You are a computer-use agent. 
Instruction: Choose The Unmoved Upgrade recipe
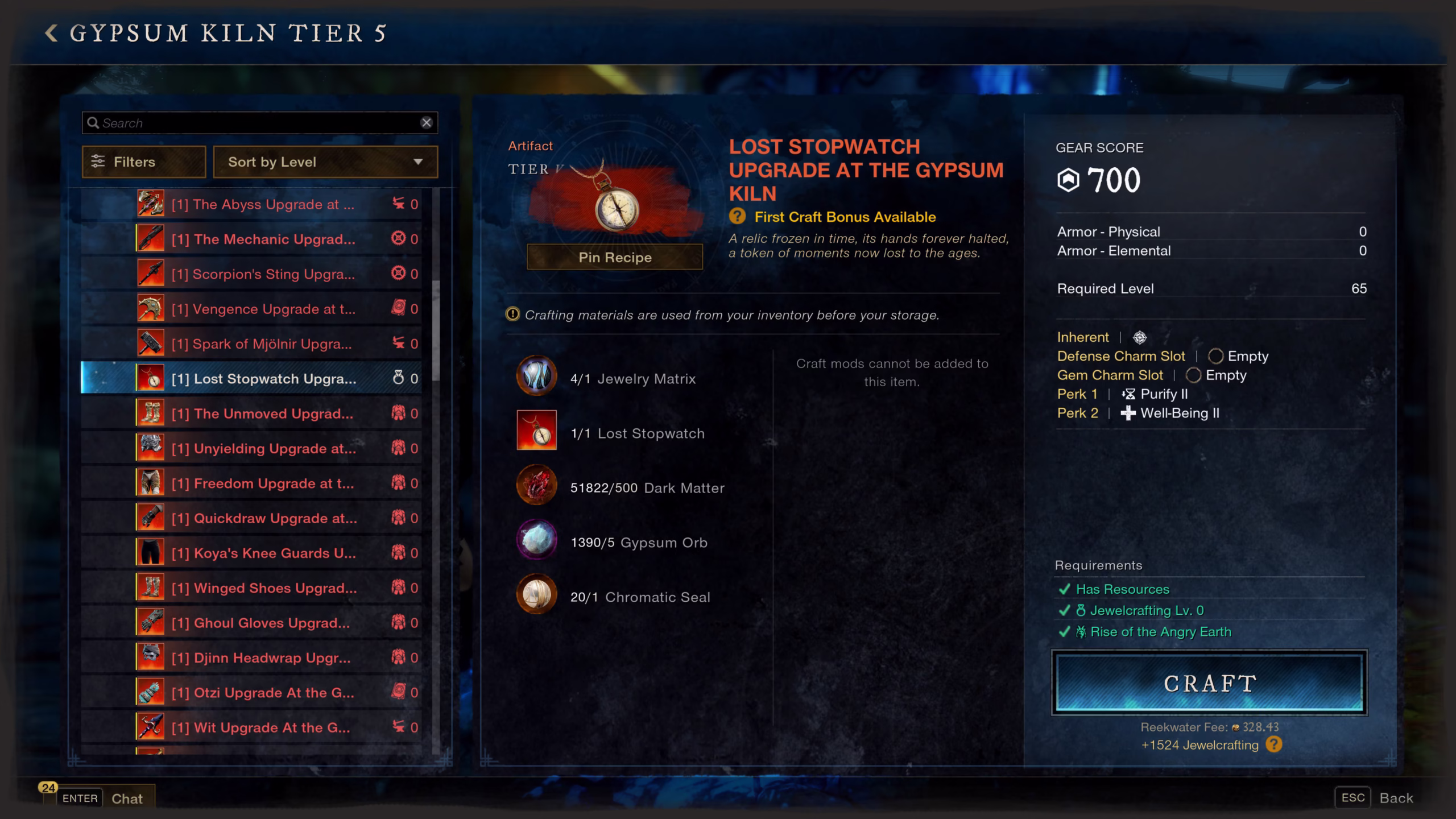[x=263, y=413]
